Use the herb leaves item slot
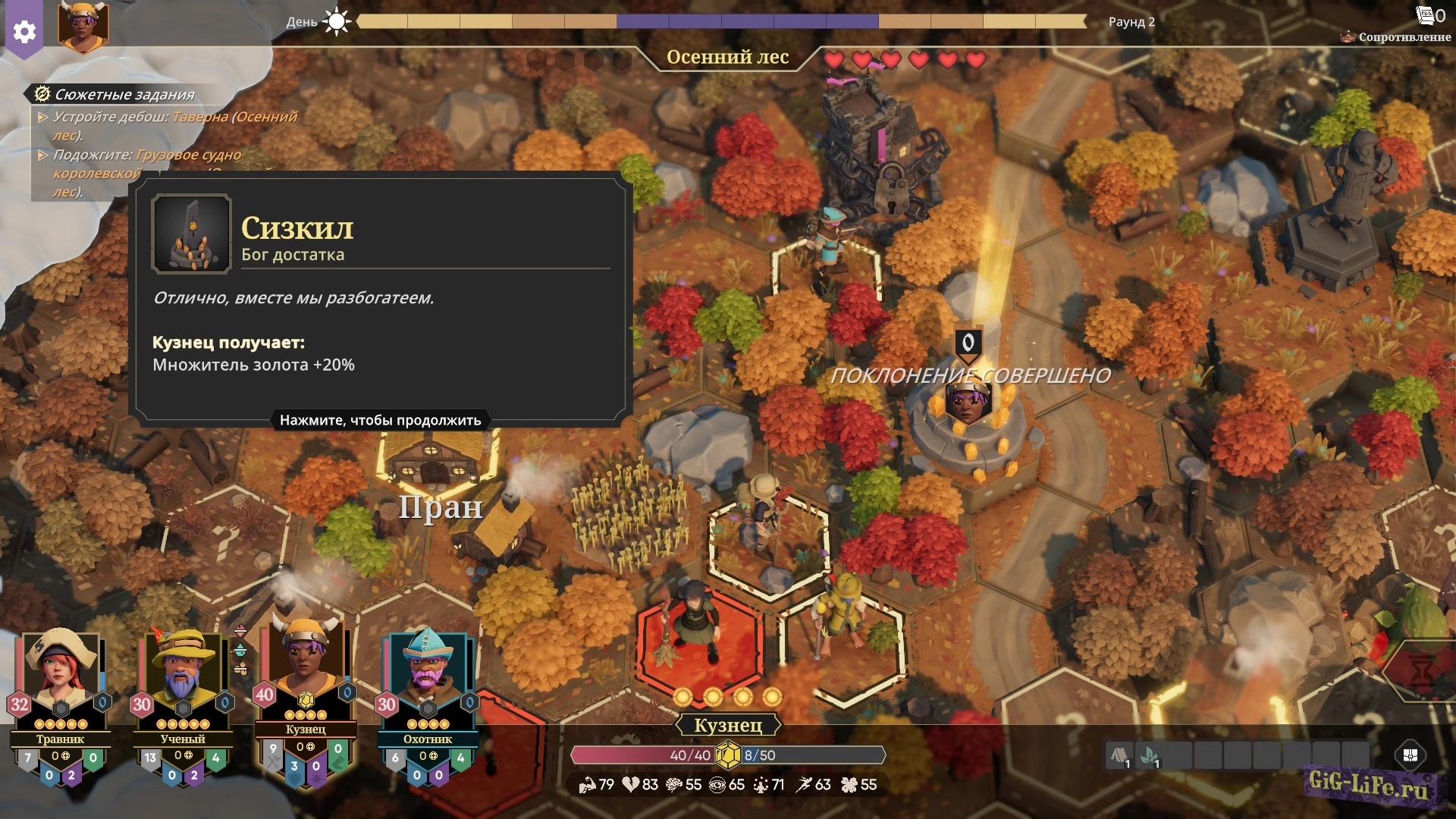The width and height of the screenshot is (1456, 819). tap(1150, 755)
